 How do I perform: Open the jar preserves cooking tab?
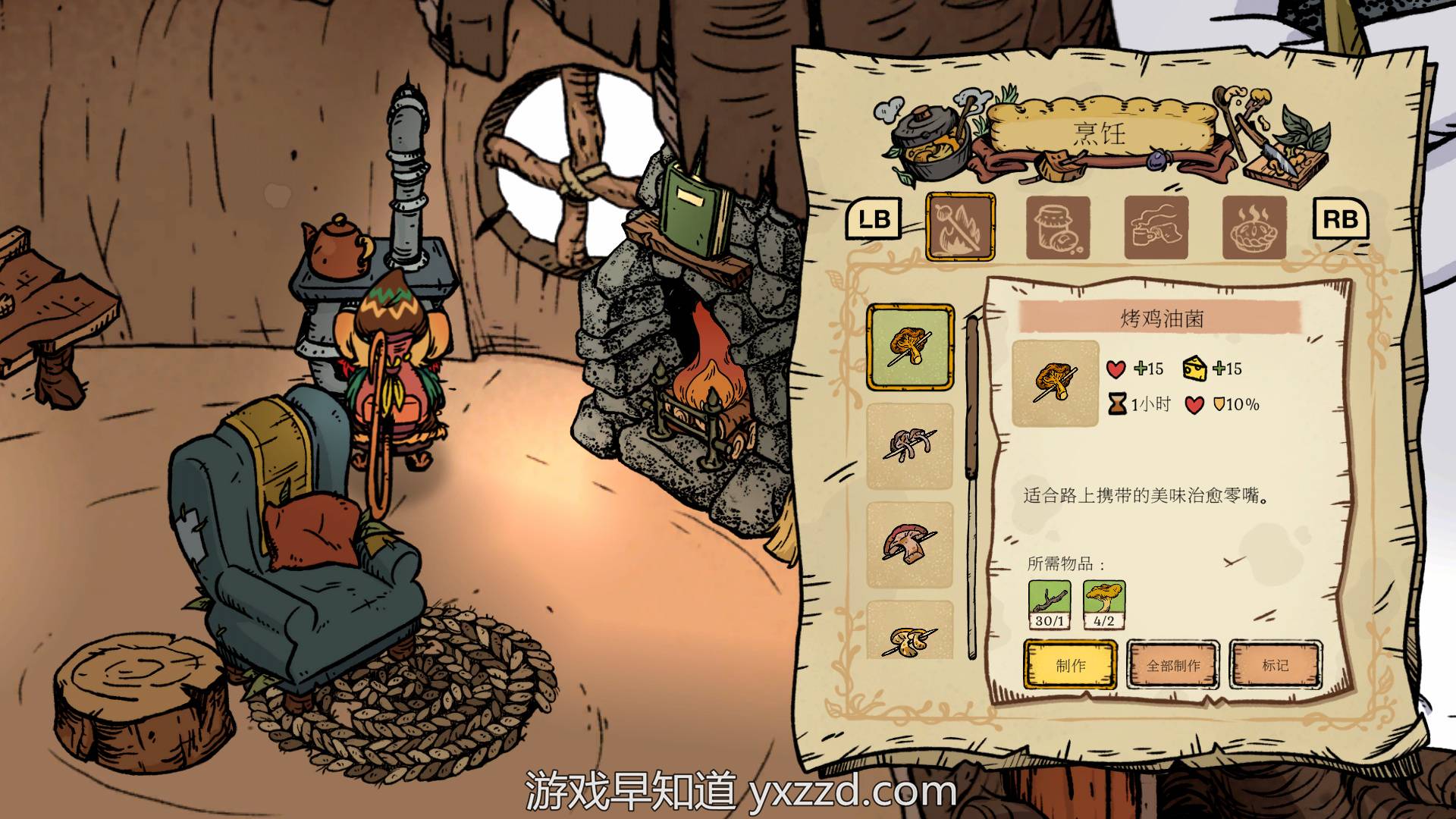click(1058, 227)
